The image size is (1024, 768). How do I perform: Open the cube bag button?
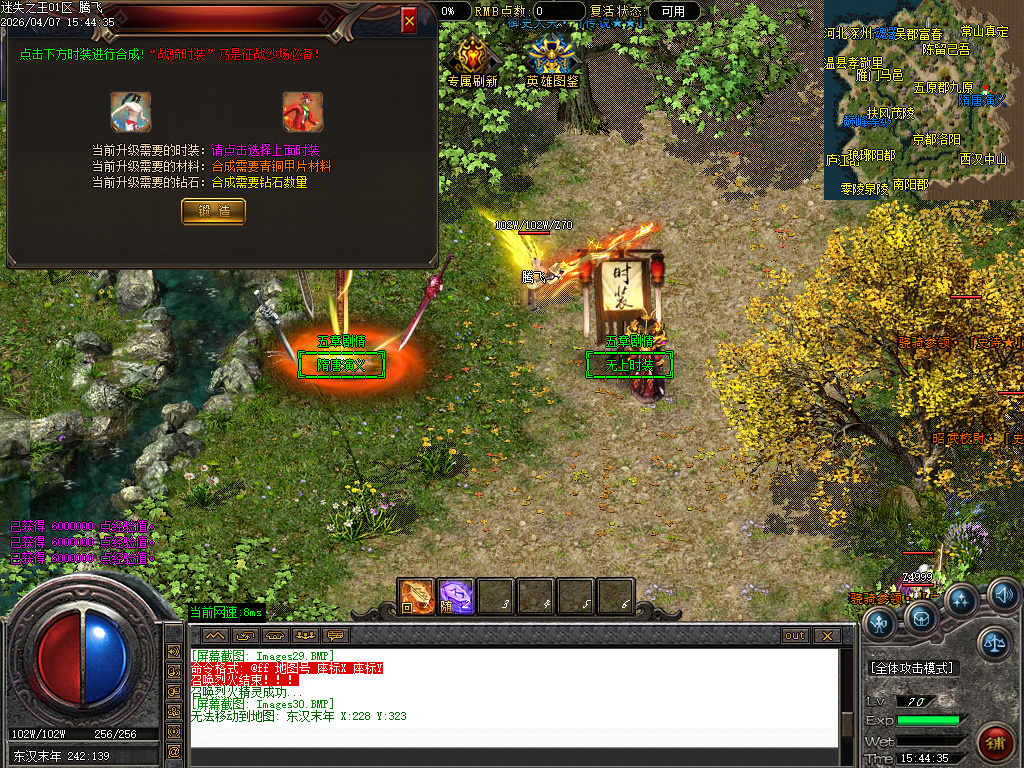(x=921, y=618)
